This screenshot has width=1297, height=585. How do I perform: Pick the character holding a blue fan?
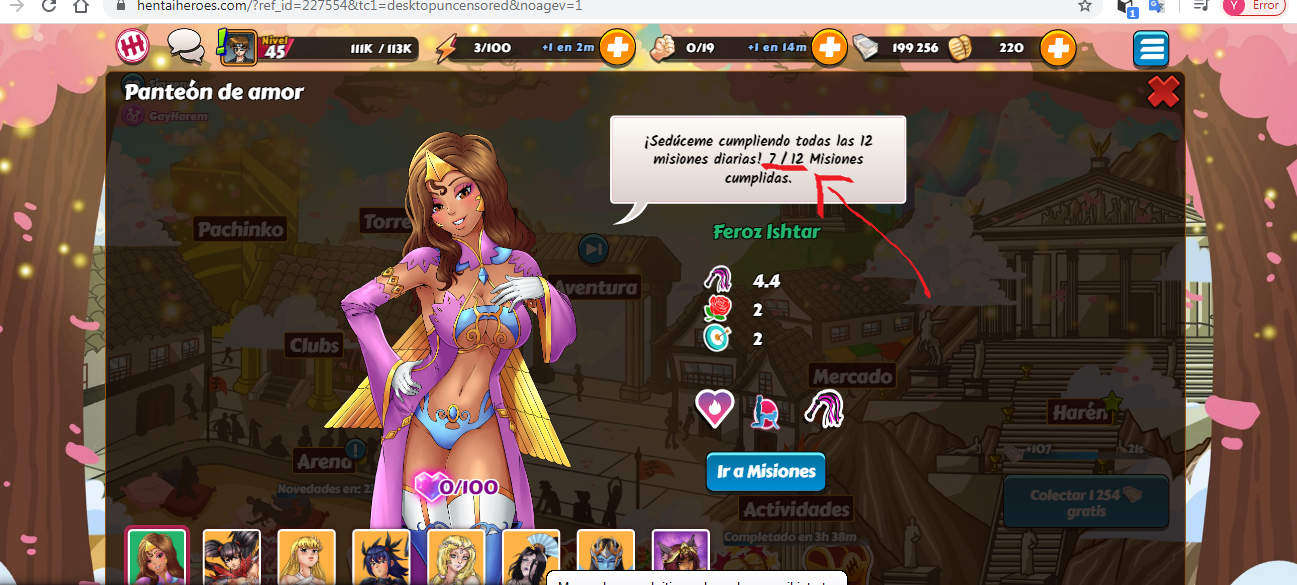531,558
